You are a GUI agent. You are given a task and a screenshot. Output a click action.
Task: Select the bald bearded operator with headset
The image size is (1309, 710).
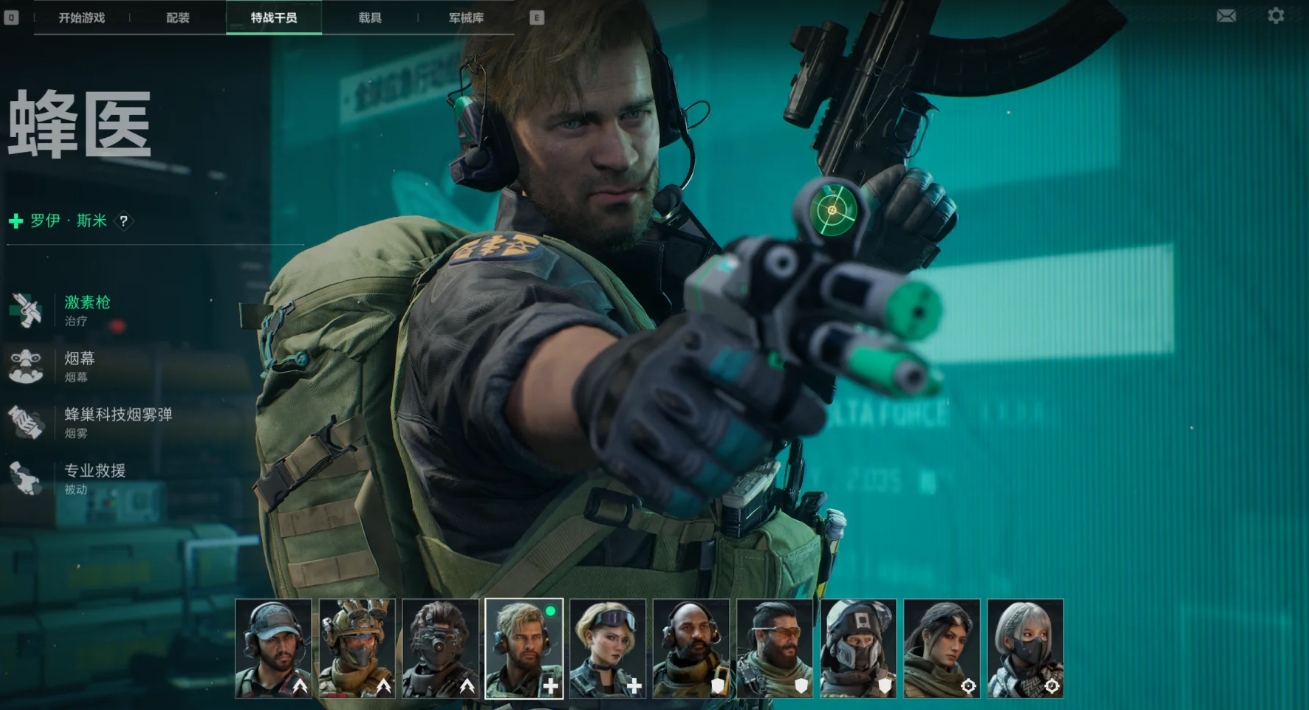pyautogui.click(x=691, y=648)
